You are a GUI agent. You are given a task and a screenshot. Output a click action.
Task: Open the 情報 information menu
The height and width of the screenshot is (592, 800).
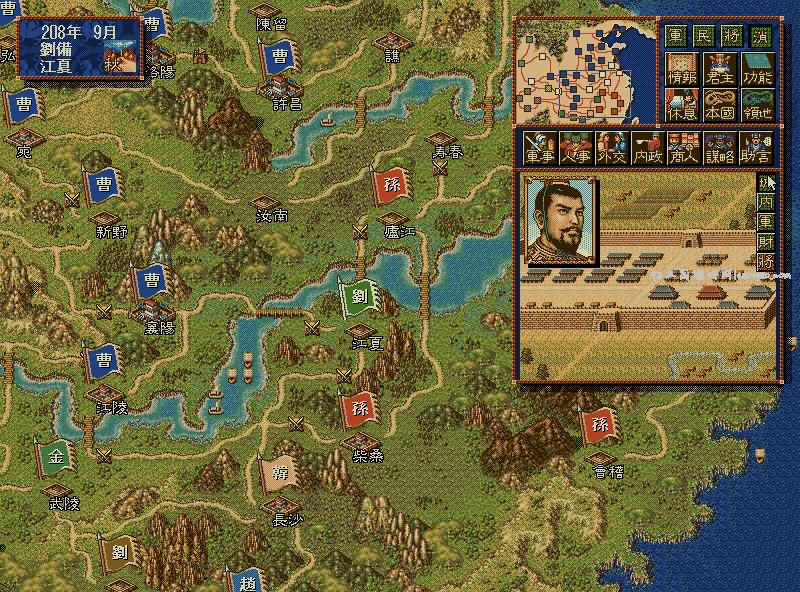(x=682, y=69)
